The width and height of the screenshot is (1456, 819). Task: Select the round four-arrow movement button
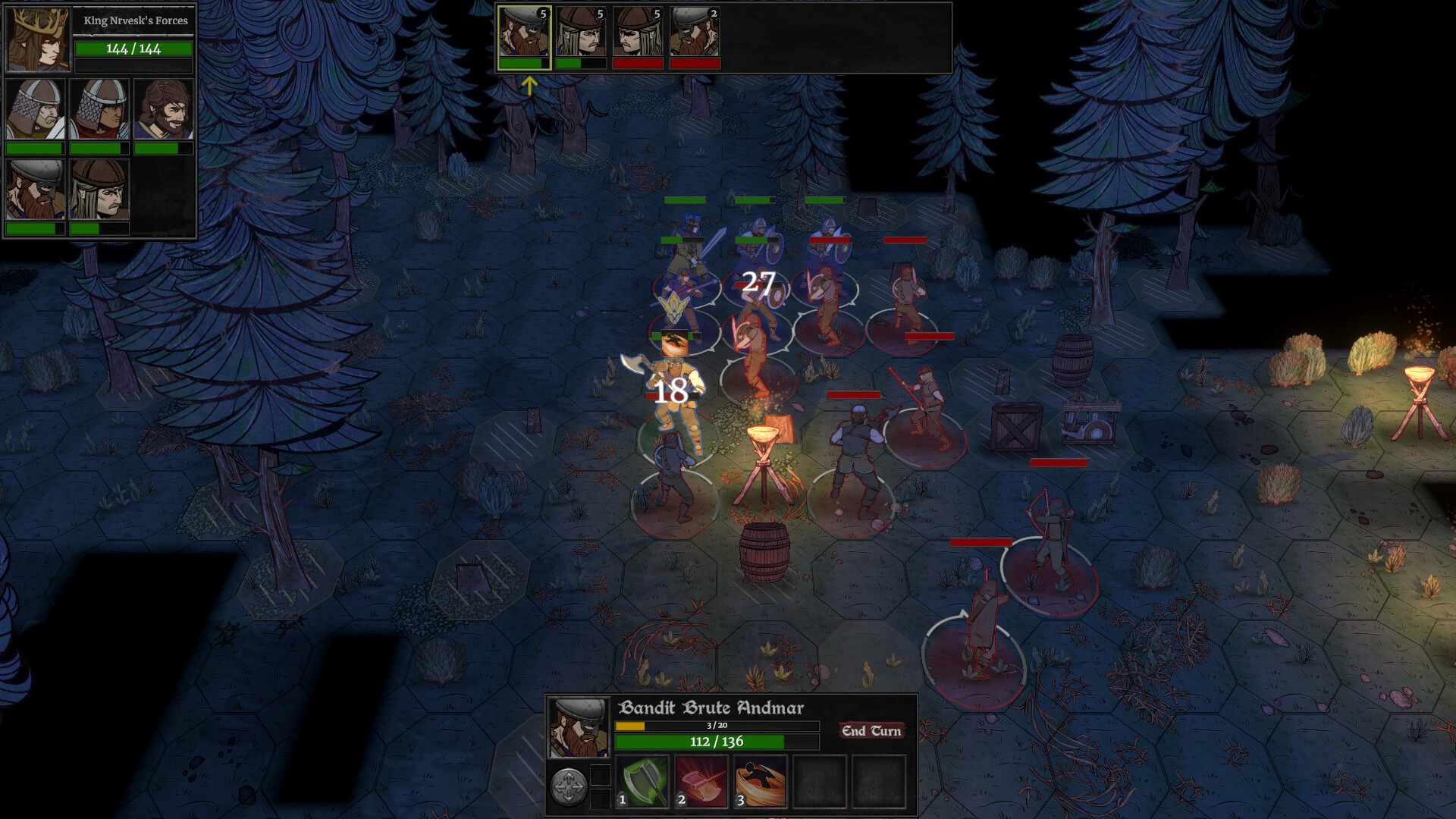click(568, 786)
